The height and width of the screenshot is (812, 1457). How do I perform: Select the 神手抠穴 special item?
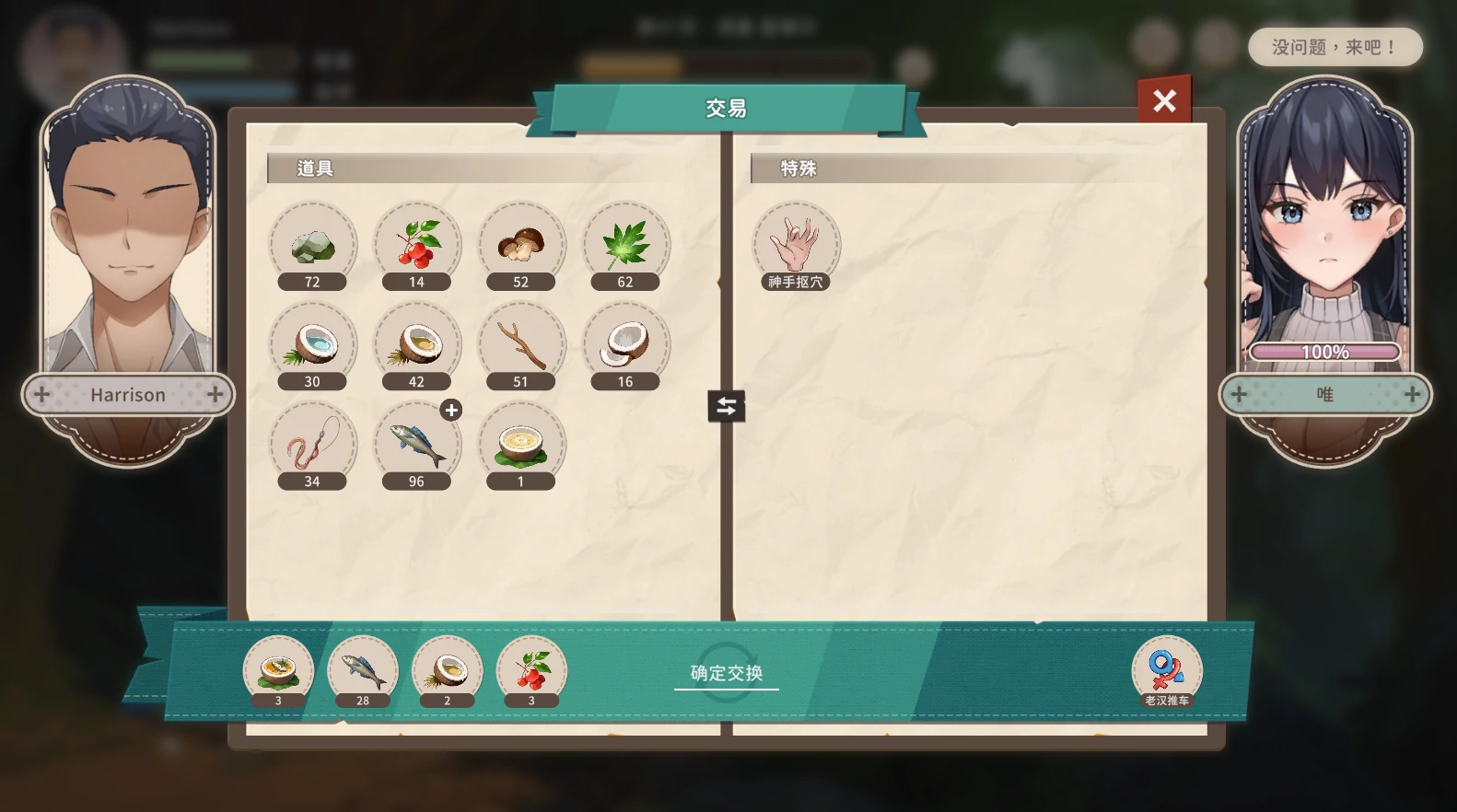796,245
